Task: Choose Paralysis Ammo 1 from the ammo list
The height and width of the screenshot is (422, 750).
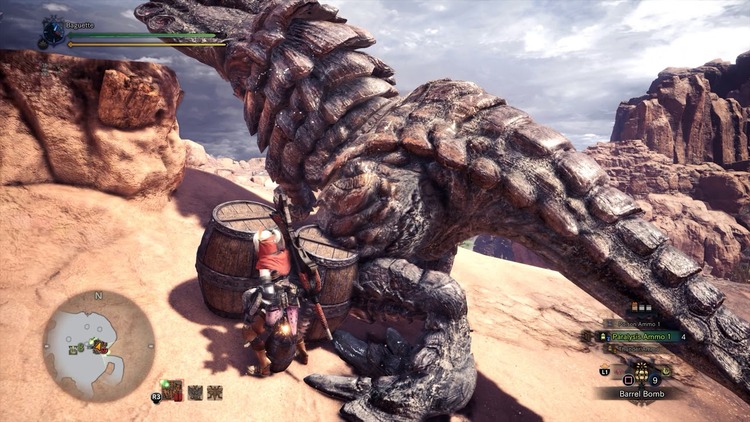Action: click(640, 337)
